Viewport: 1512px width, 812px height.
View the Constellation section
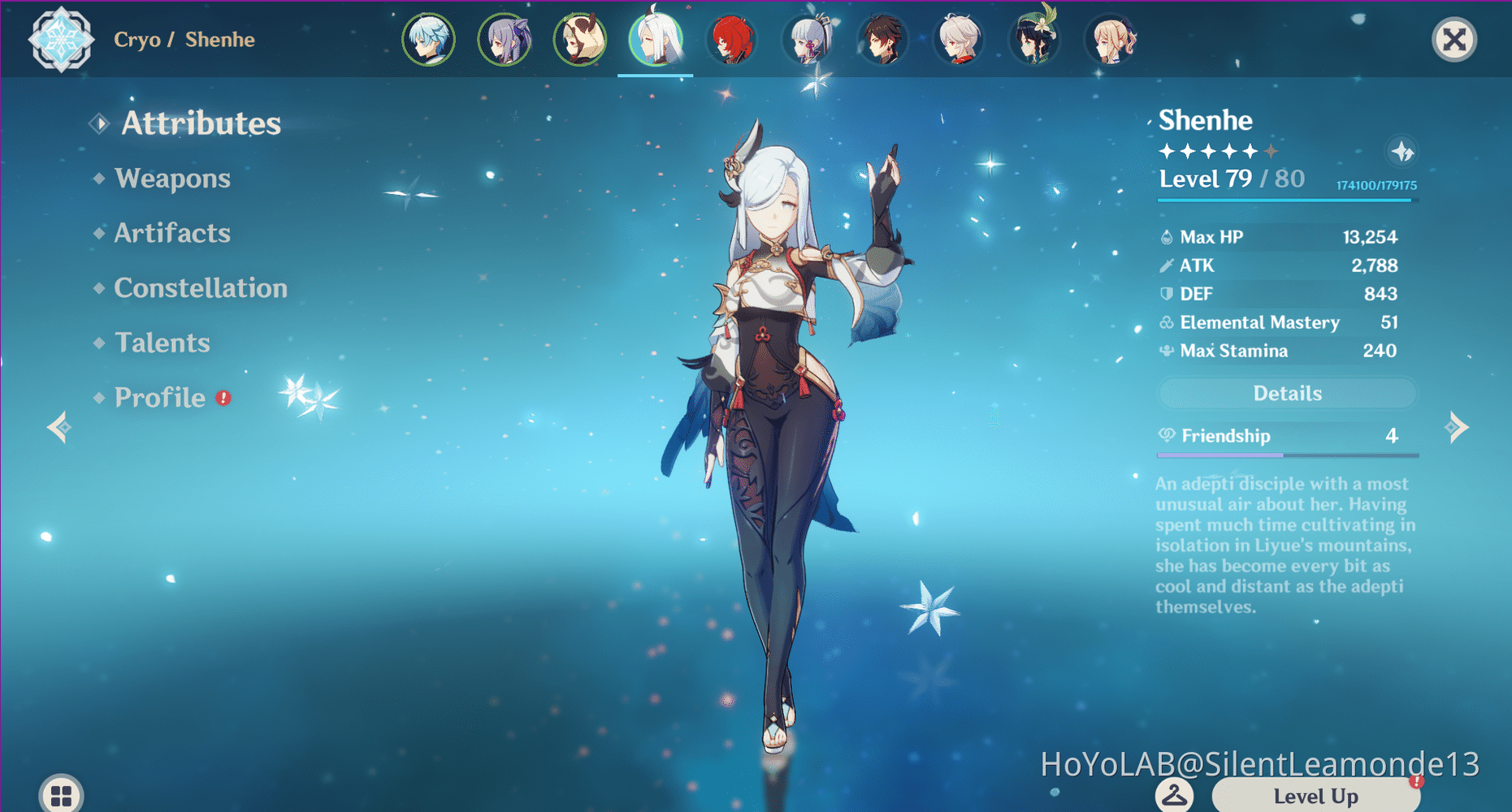click(x=201, y=287)
